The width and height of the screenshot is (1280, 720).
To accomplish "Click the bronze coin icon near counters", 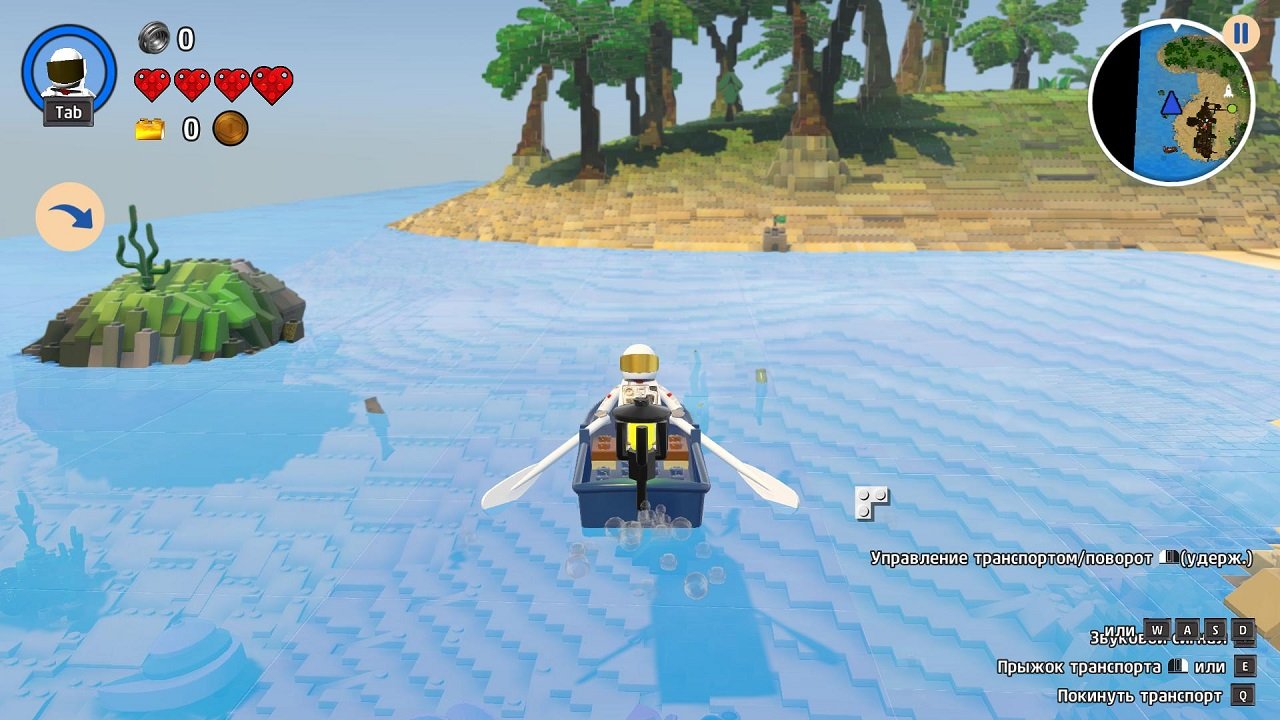I will [228, 129].
